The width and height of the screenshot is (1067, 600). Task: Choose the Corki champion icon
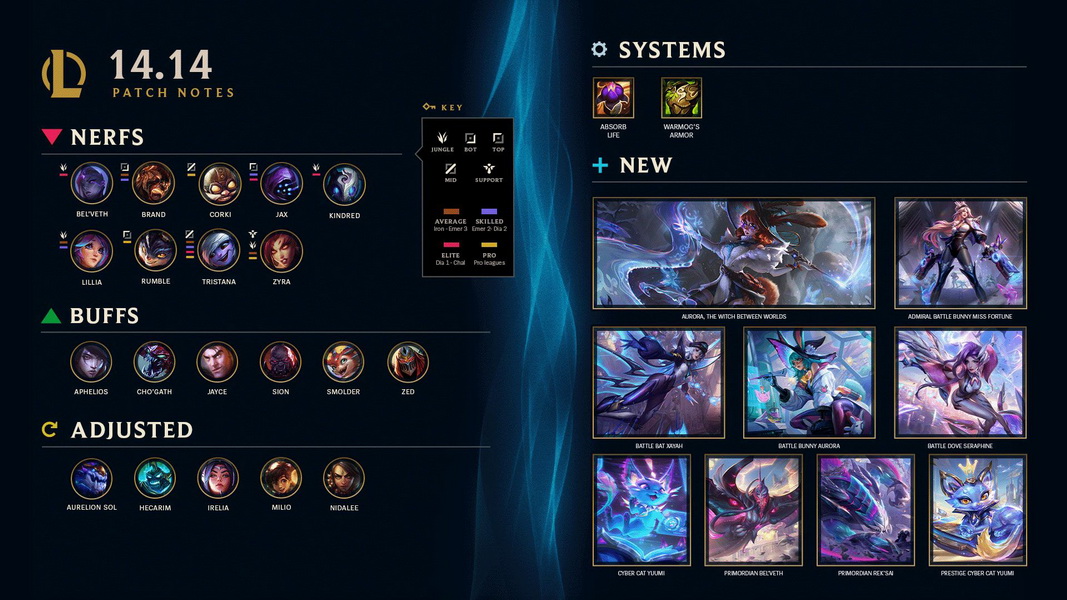(x=219, y=184)
